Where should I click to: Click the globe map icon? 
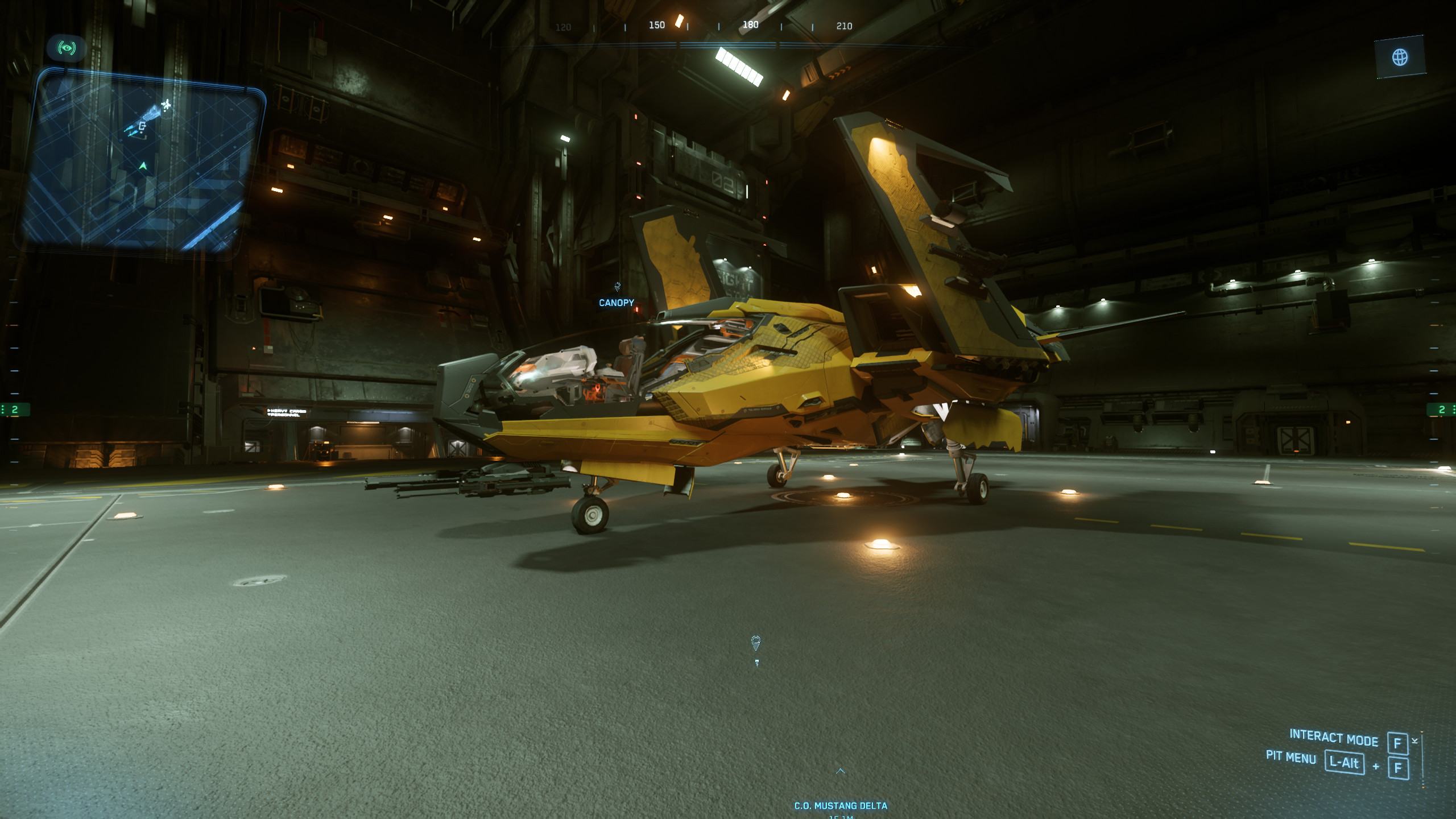(x=1400, y=57)
